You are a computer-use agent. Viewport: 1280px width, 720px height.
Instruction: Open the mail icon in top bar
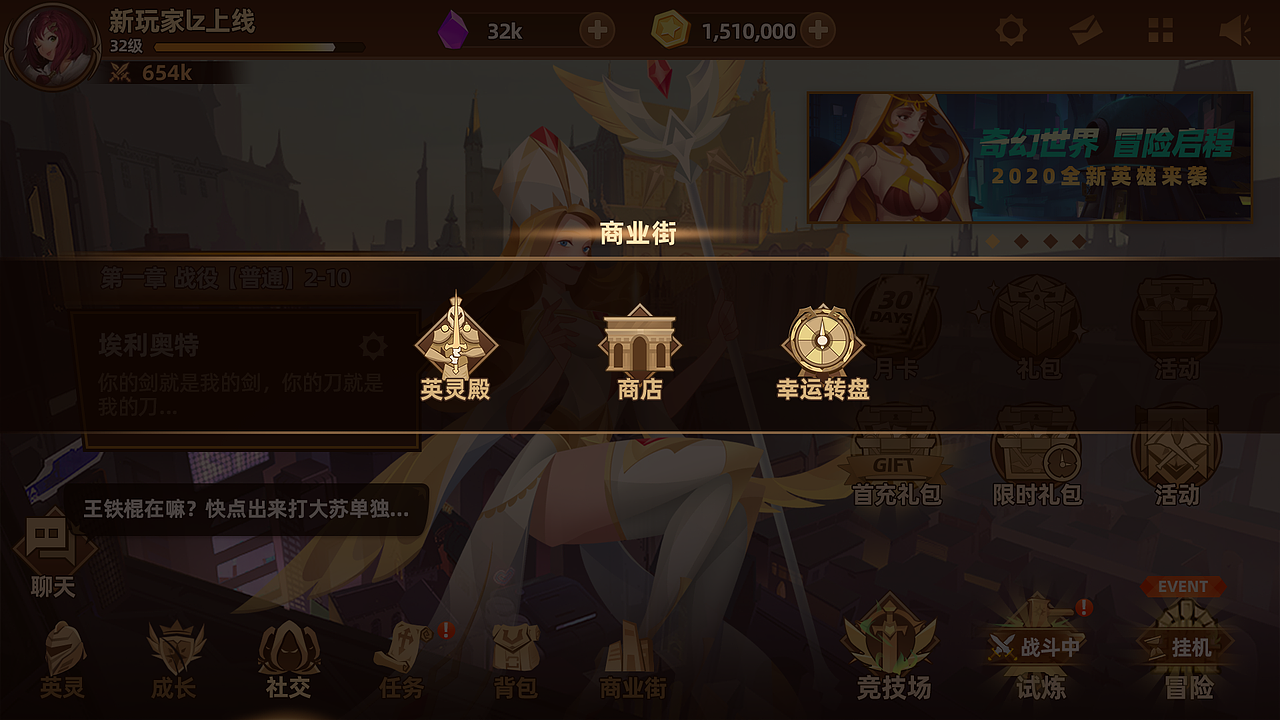(x=1086, y=31)
